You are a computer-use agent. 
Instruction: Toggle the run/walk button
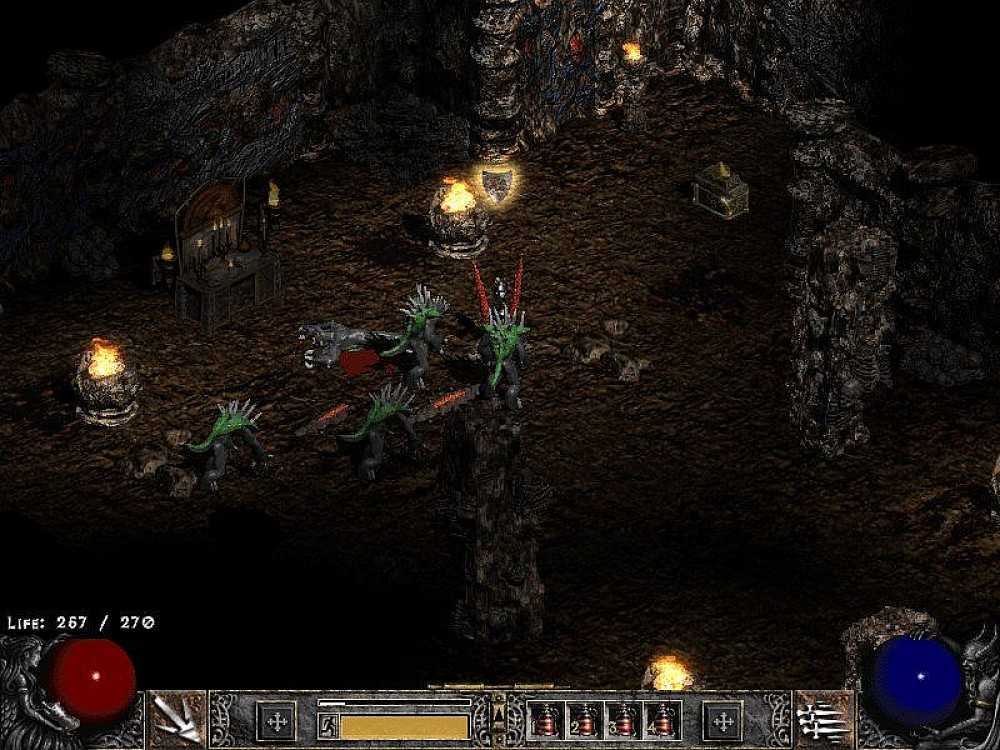327,723
